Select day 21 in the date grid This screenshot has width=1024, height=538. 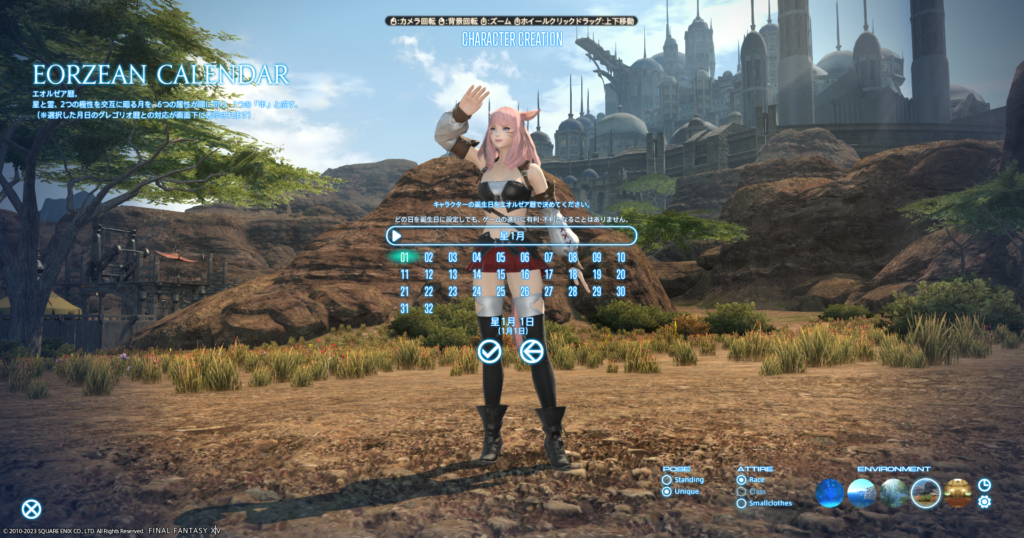[x=404, y=291]
